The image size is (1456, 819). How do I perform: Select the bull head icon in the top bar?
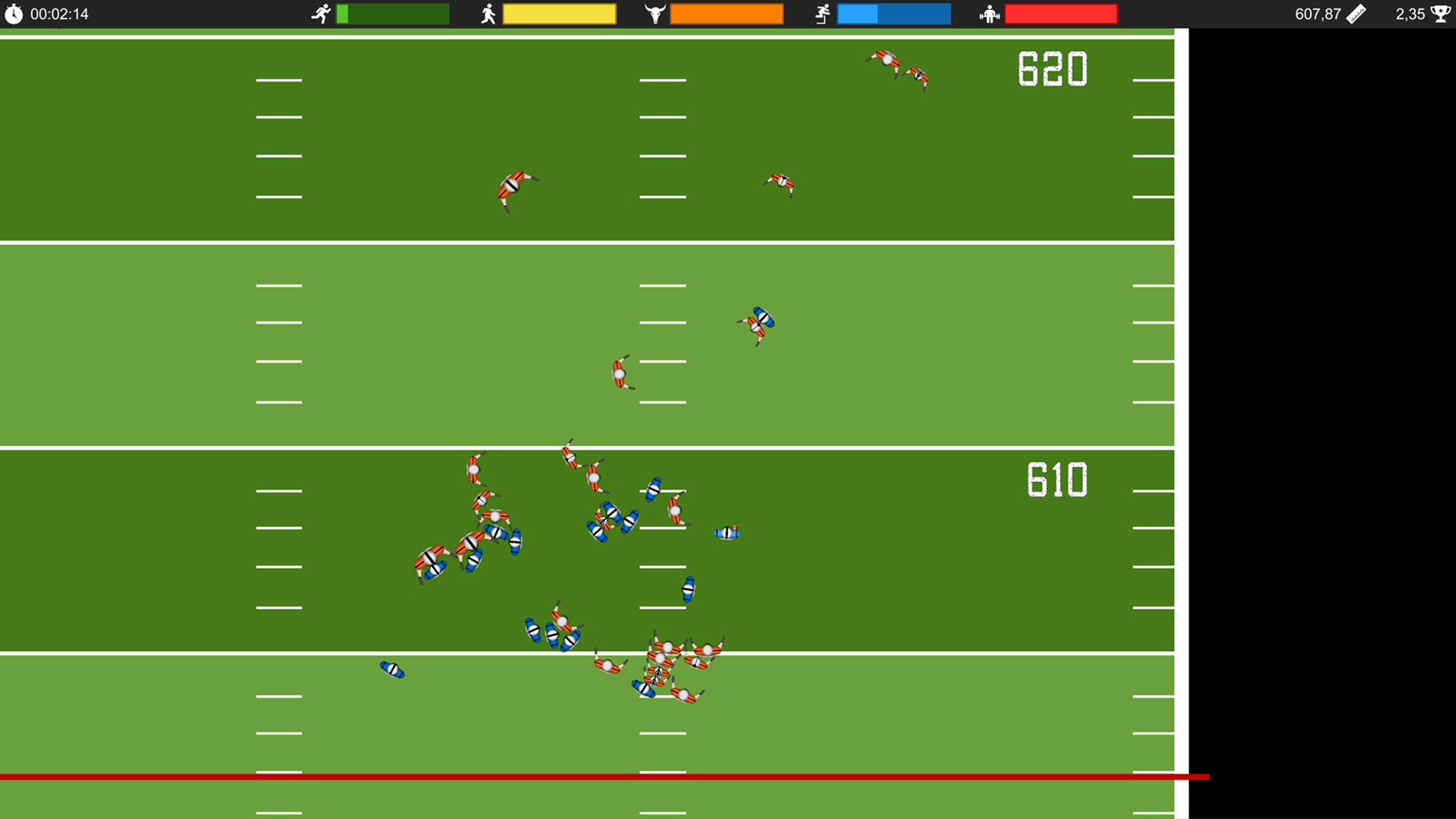654,13
